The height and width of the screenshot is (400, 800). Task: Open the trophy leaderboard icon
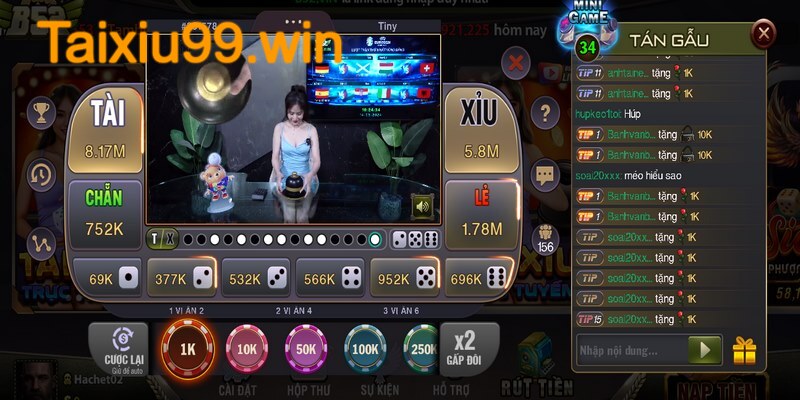coord(42,113)
